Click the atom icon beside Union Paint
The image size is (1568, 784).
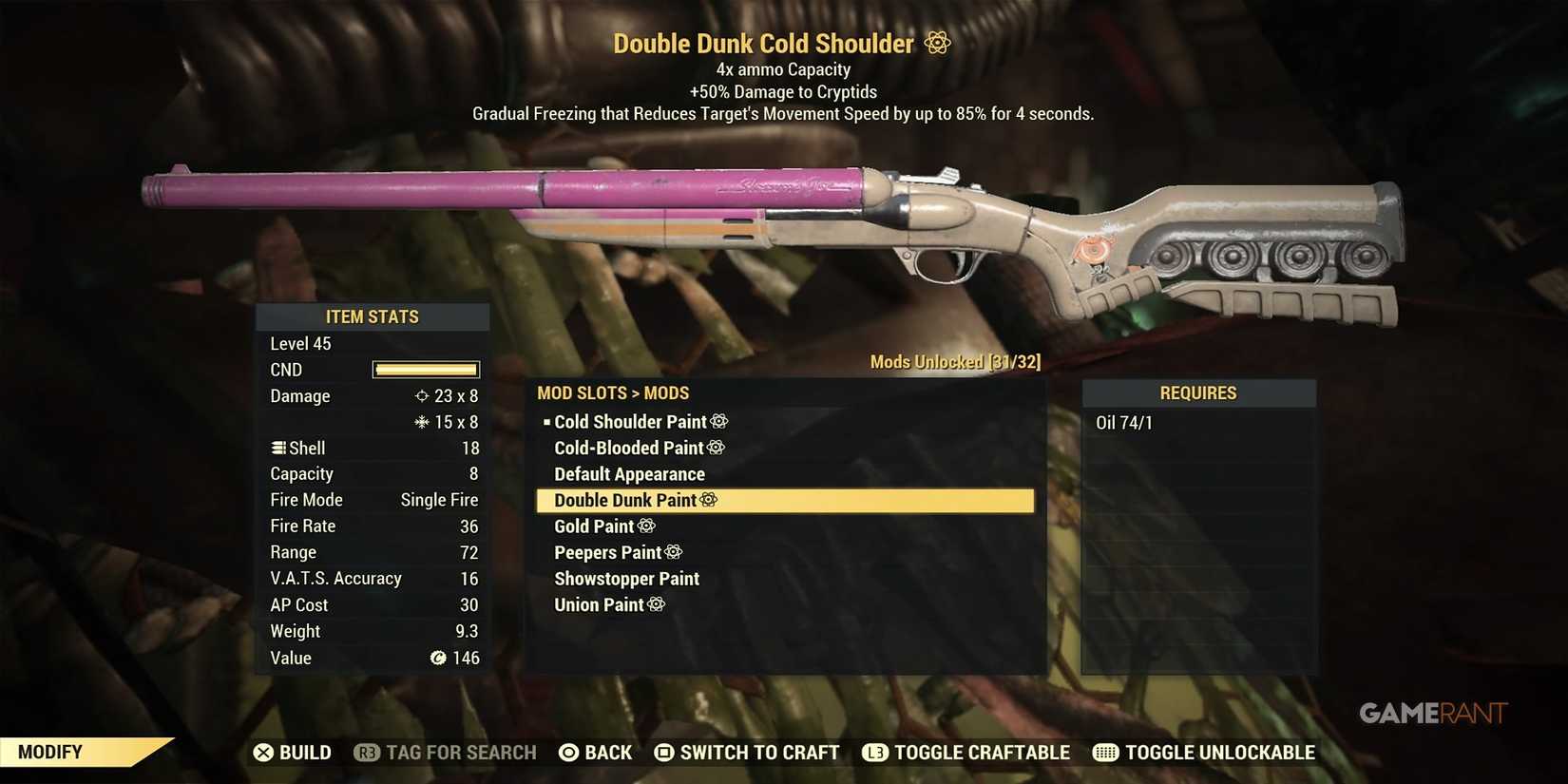point(656,604)
